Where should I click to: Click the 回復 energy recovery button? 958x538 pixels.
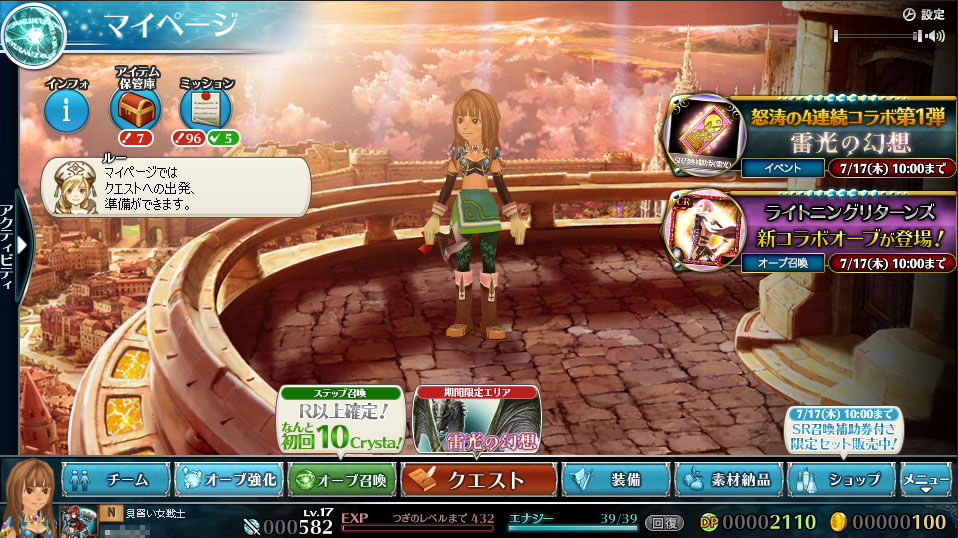click(x=663, y=522)
